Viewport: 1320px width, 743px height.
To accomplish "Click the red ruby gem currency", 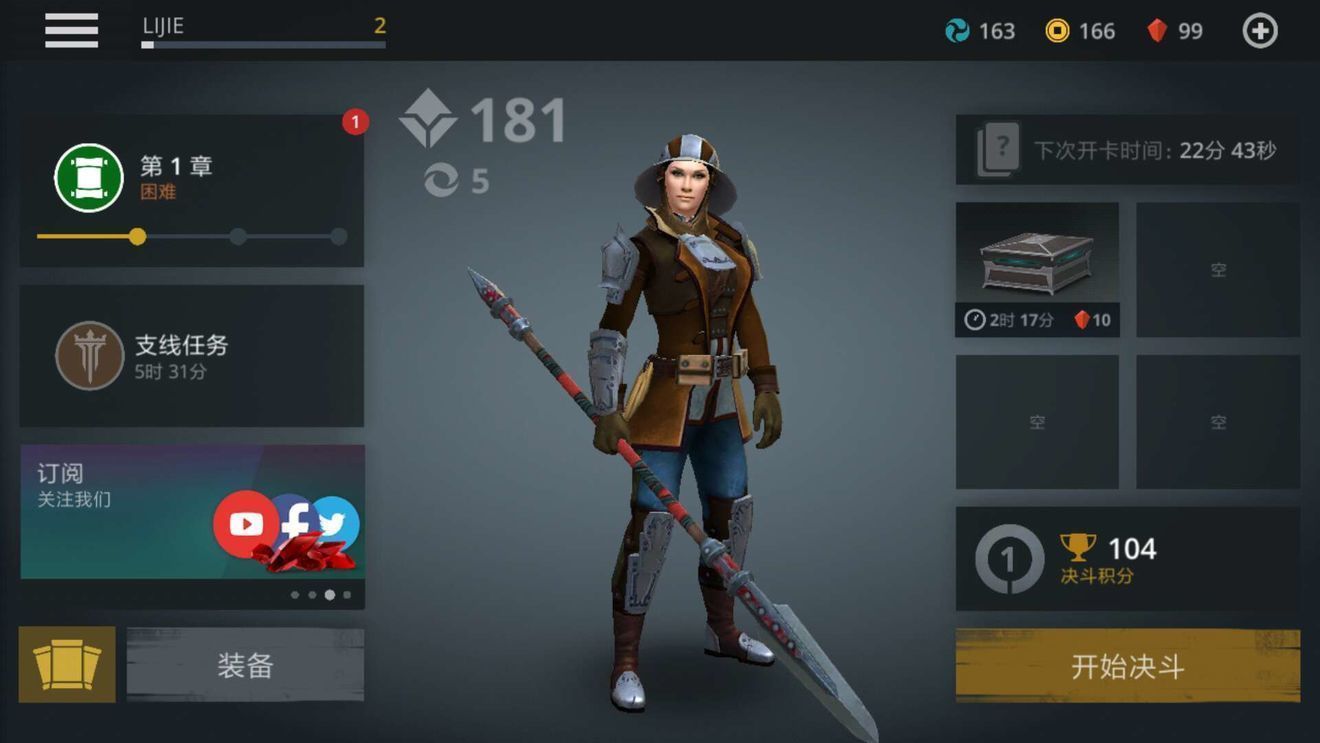I will point(1175,31).
